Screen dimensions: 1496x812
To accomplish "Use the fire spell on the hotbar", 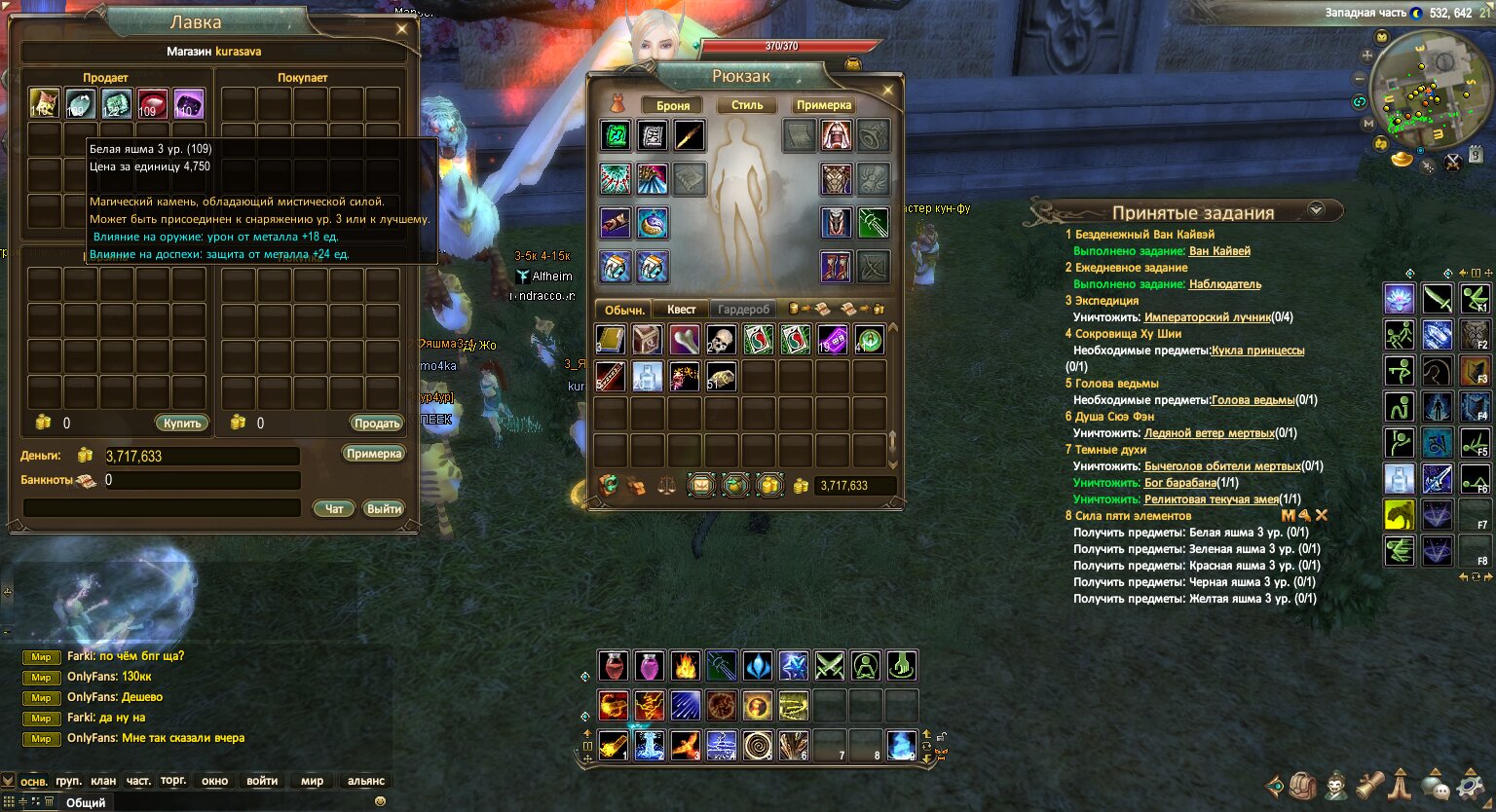I will [x=686, y=666].
